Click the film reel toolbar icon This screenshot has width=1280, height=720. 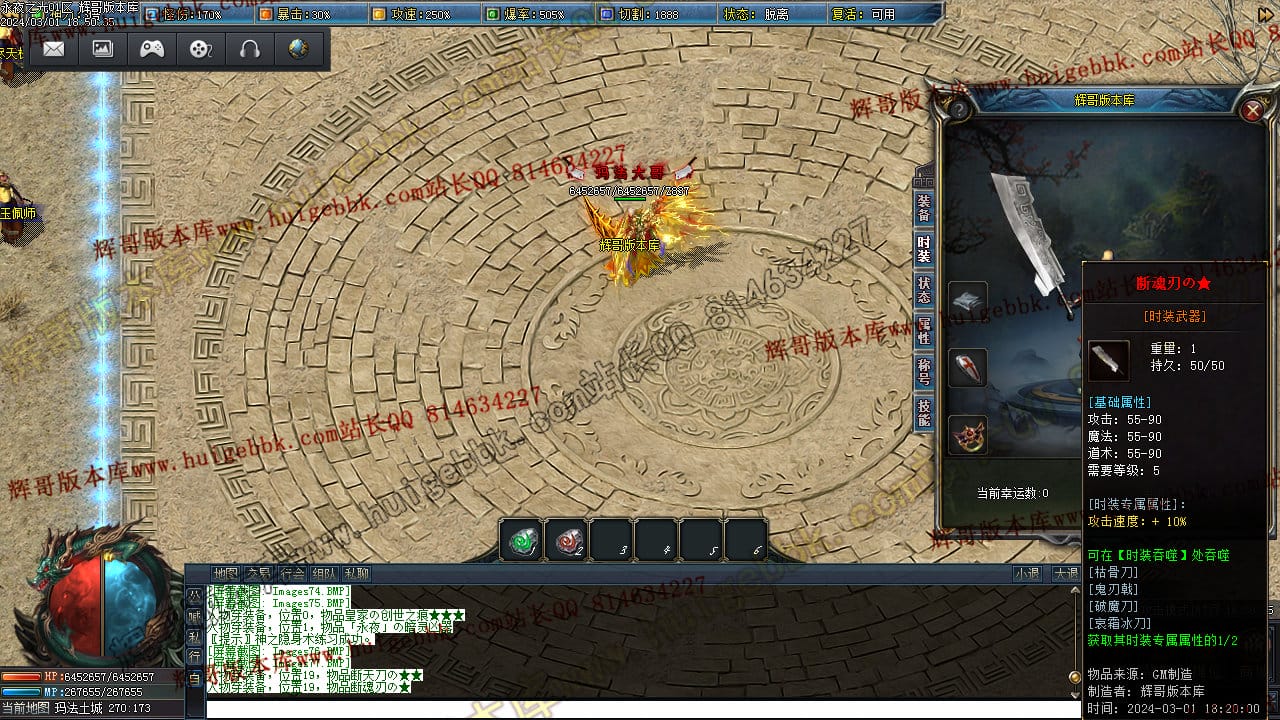(201, 49)
